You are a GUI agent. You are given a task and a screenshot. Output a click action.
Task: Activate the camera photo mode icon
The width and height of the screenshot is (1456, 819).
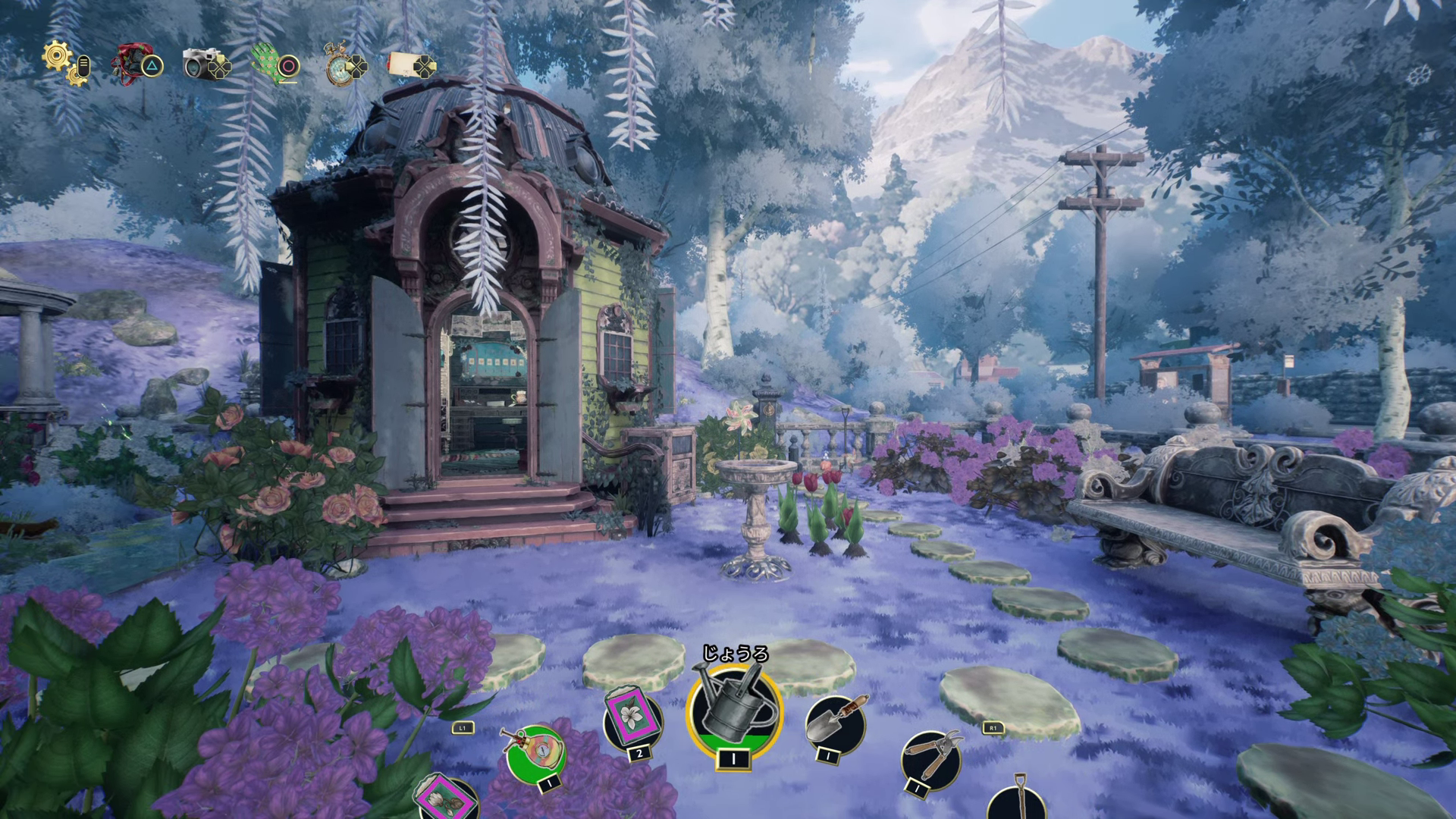tap(201, 64)
